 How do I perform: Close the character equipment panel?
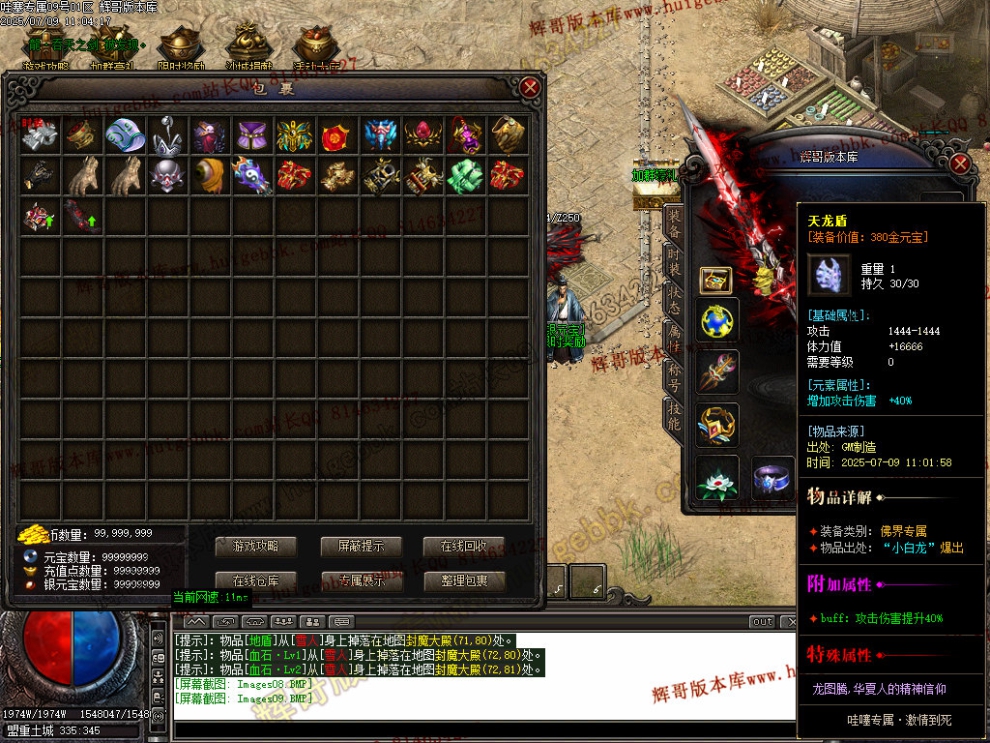coord(960,164)
